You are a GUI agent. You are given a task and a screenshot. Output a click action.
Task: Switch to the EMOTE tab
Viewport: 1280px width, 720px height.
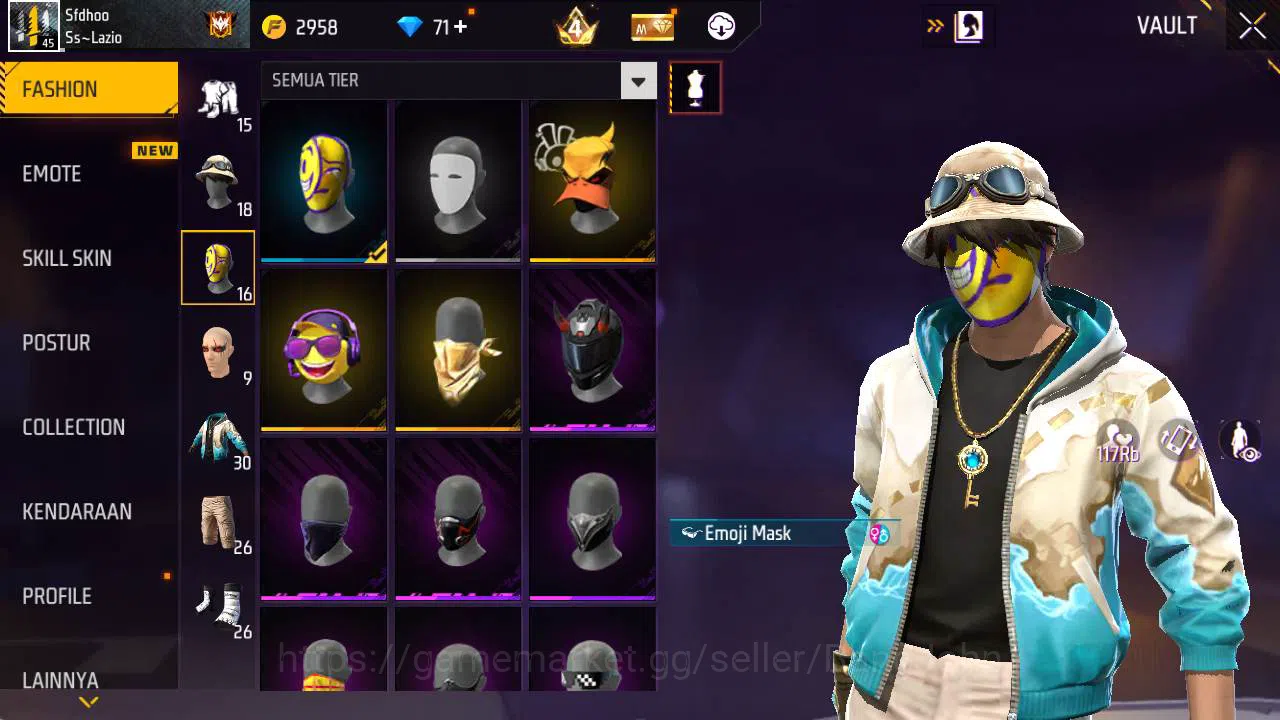coord(51,173)
